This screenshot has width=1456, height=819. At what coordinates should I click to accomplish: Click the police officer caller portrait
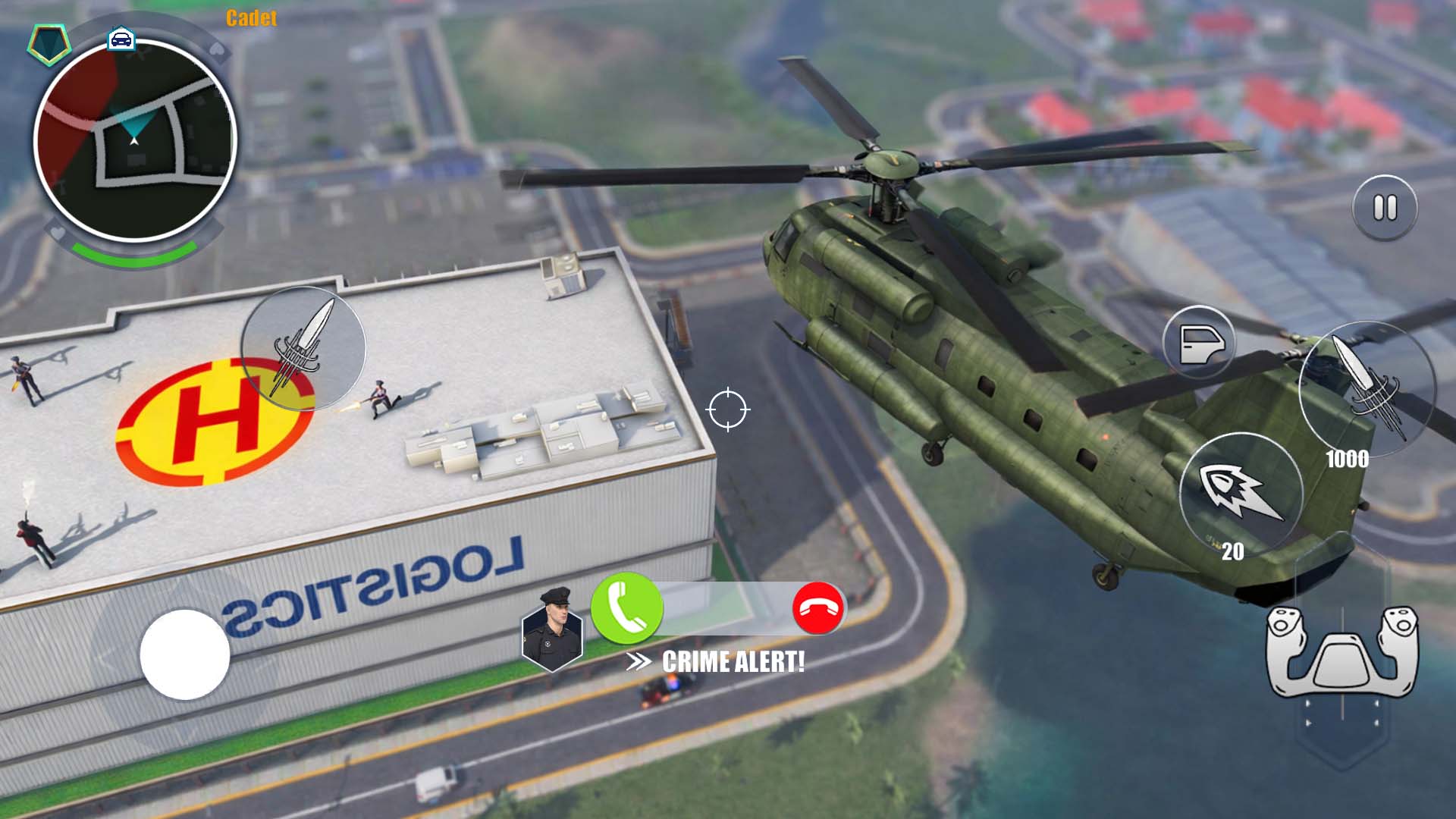(552, 629)
